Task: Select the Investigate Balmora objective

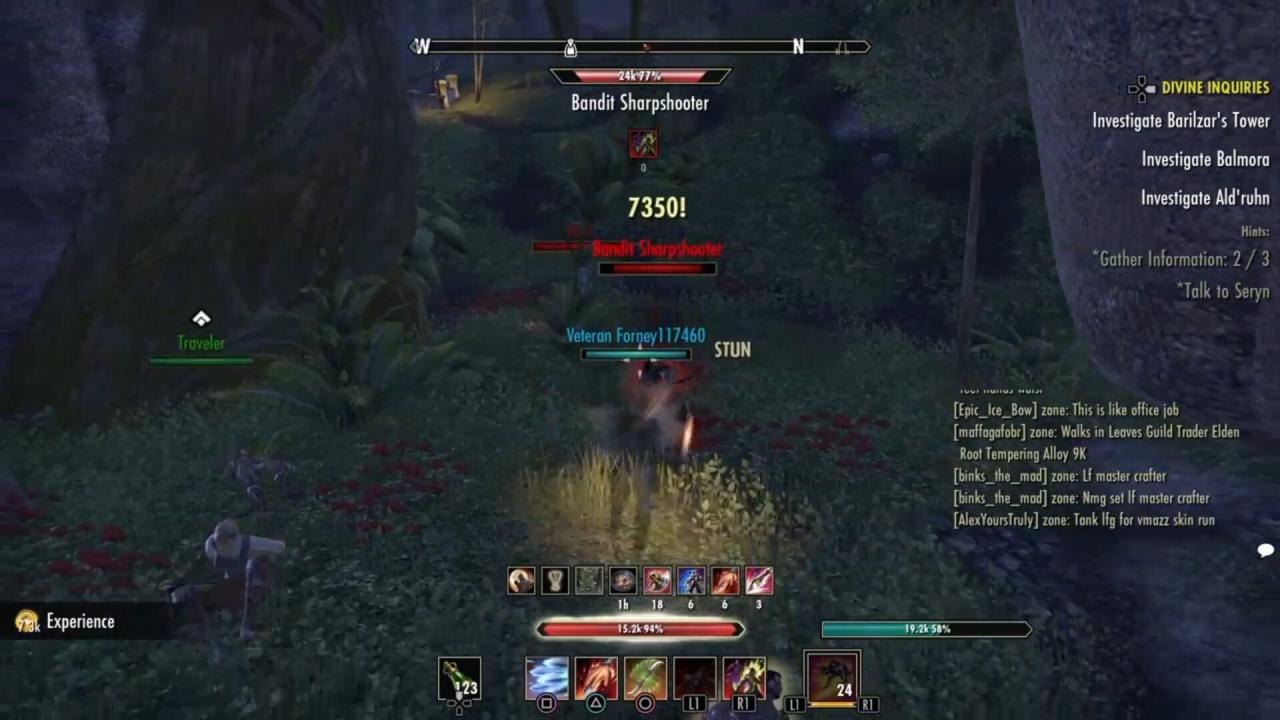Action: [1205, 159]
